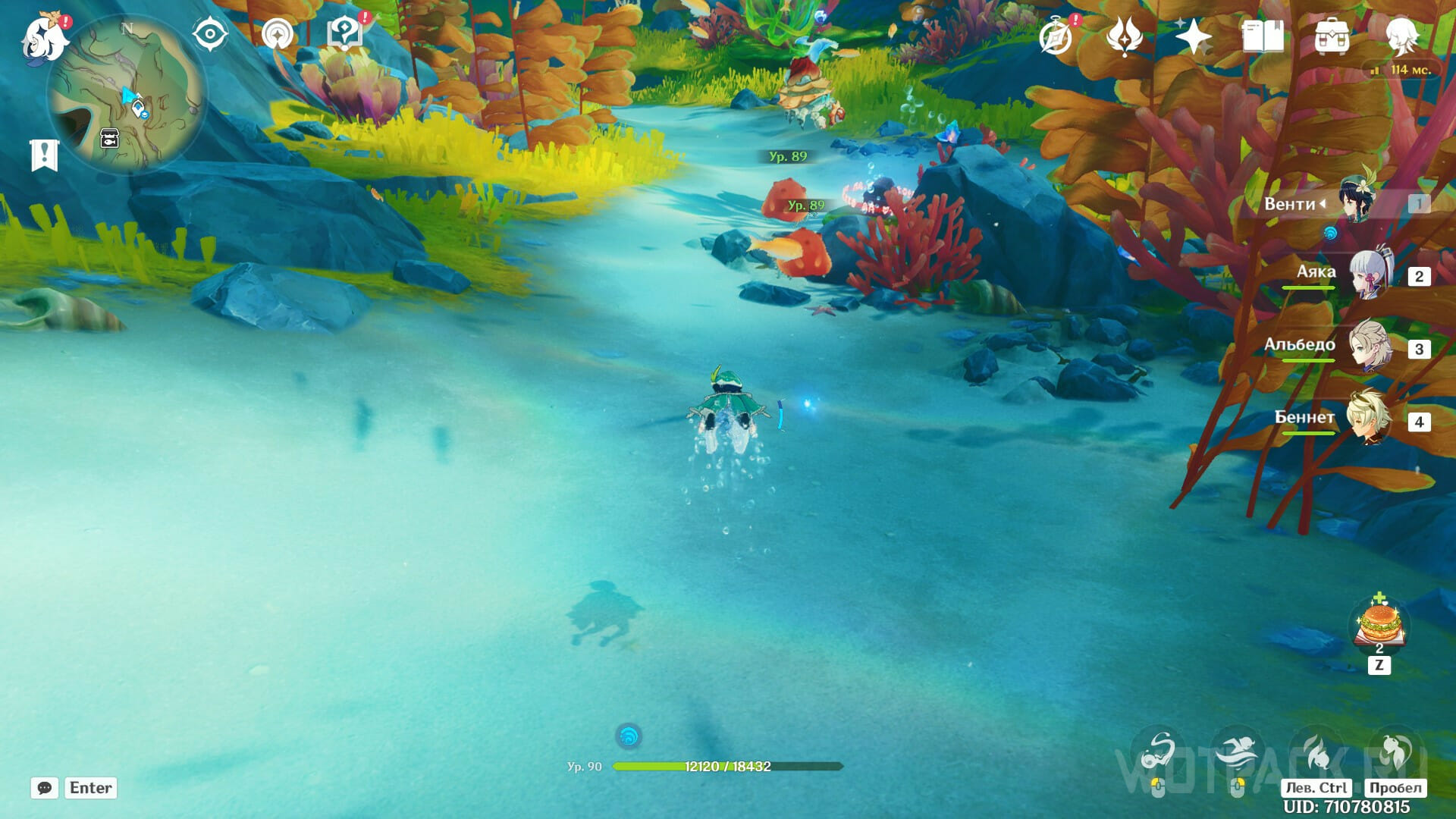Open the quest tracker exclamation banner
This screenshot has height=819, width=1456.
(44, 155)
